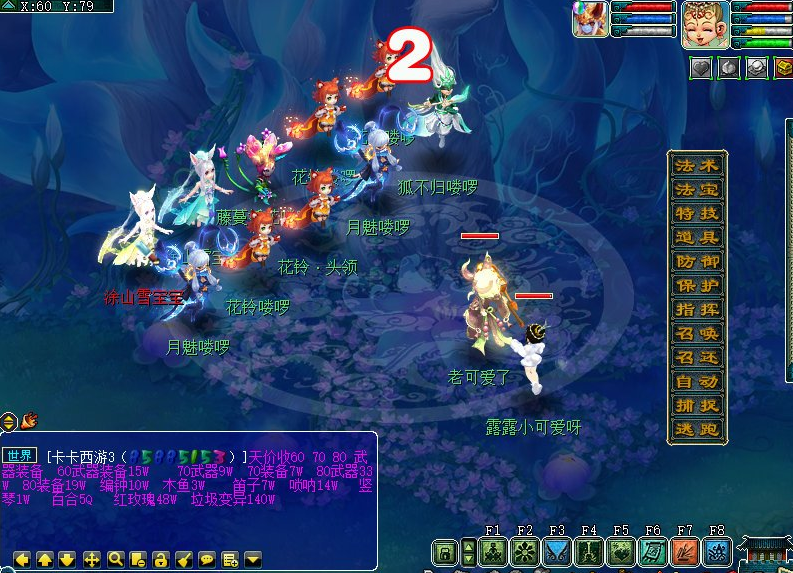Choose the 召唤 (Summon) command

pyautogui.click(x=697, y=333)
